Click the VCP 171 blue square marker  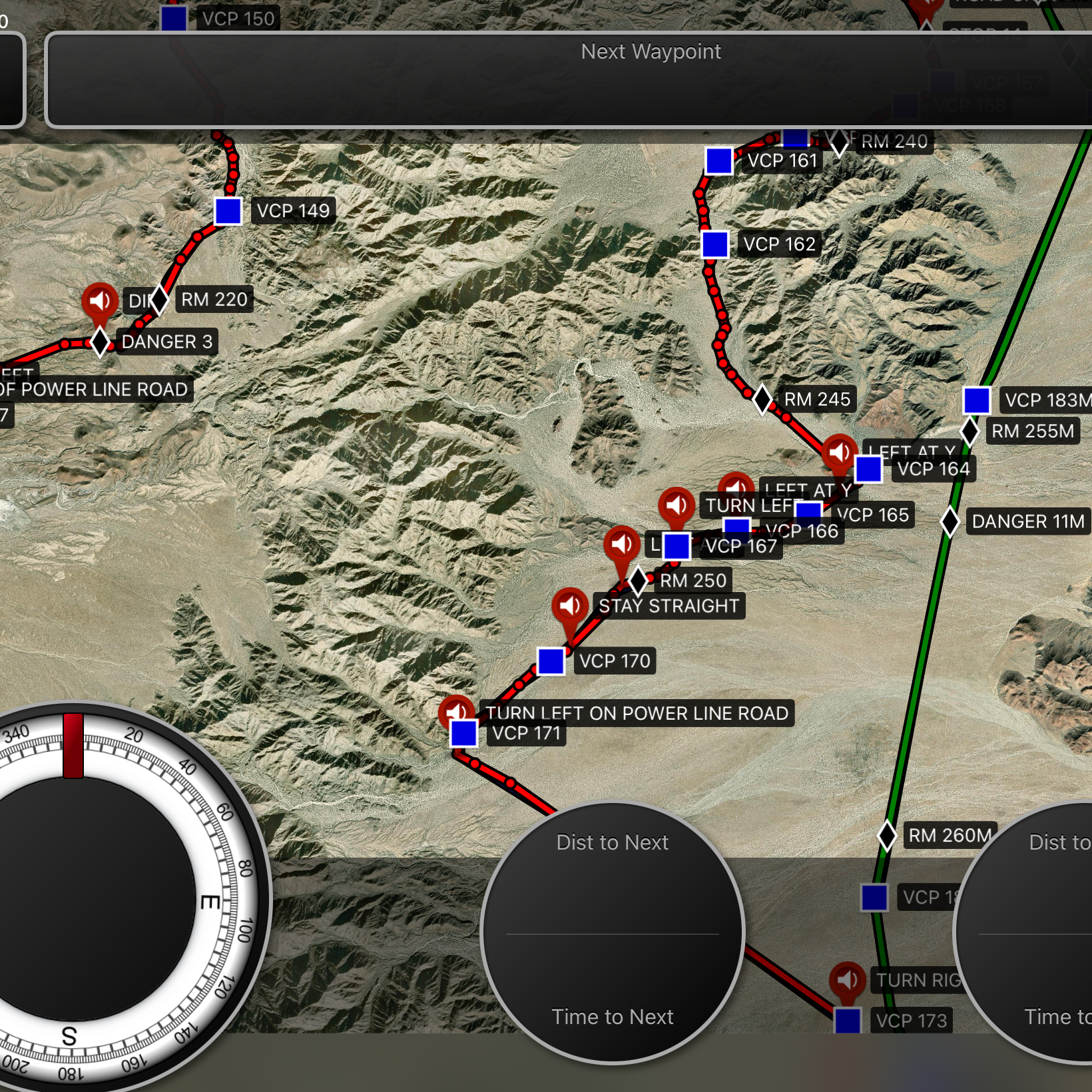(x=463, y=734)
